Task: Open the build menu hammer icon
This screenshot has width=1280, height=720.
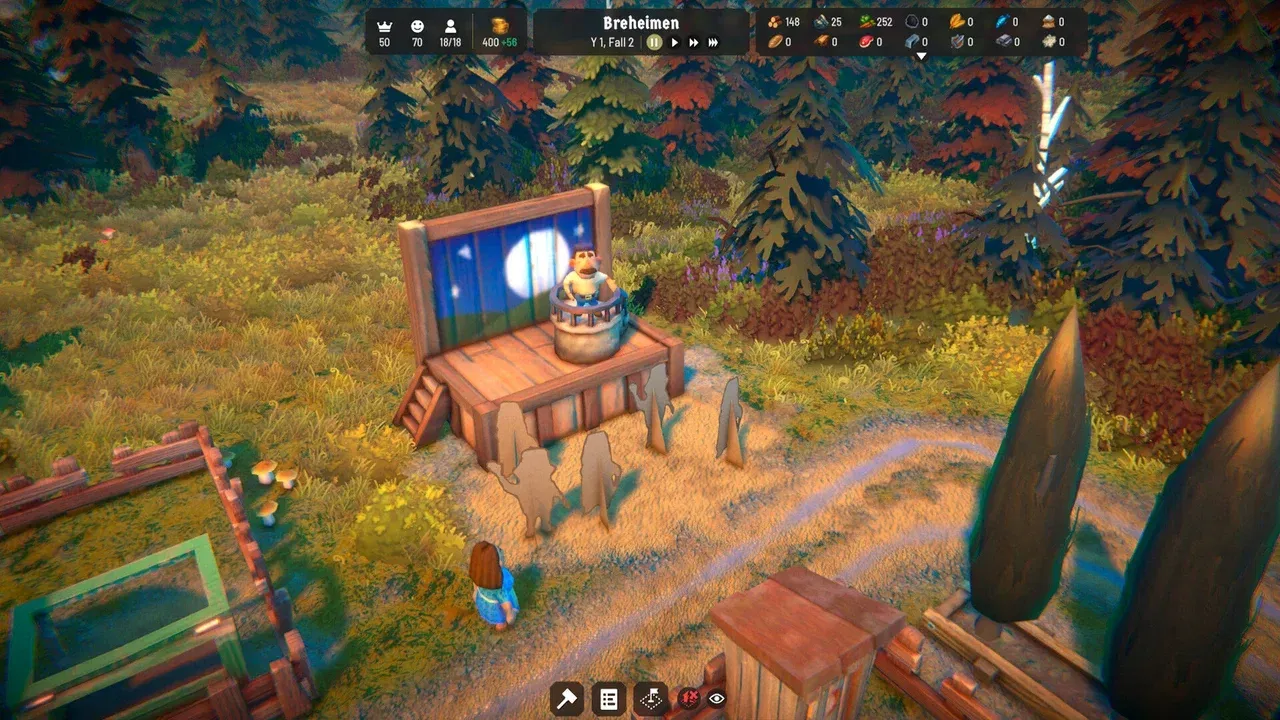Action: 567,699
